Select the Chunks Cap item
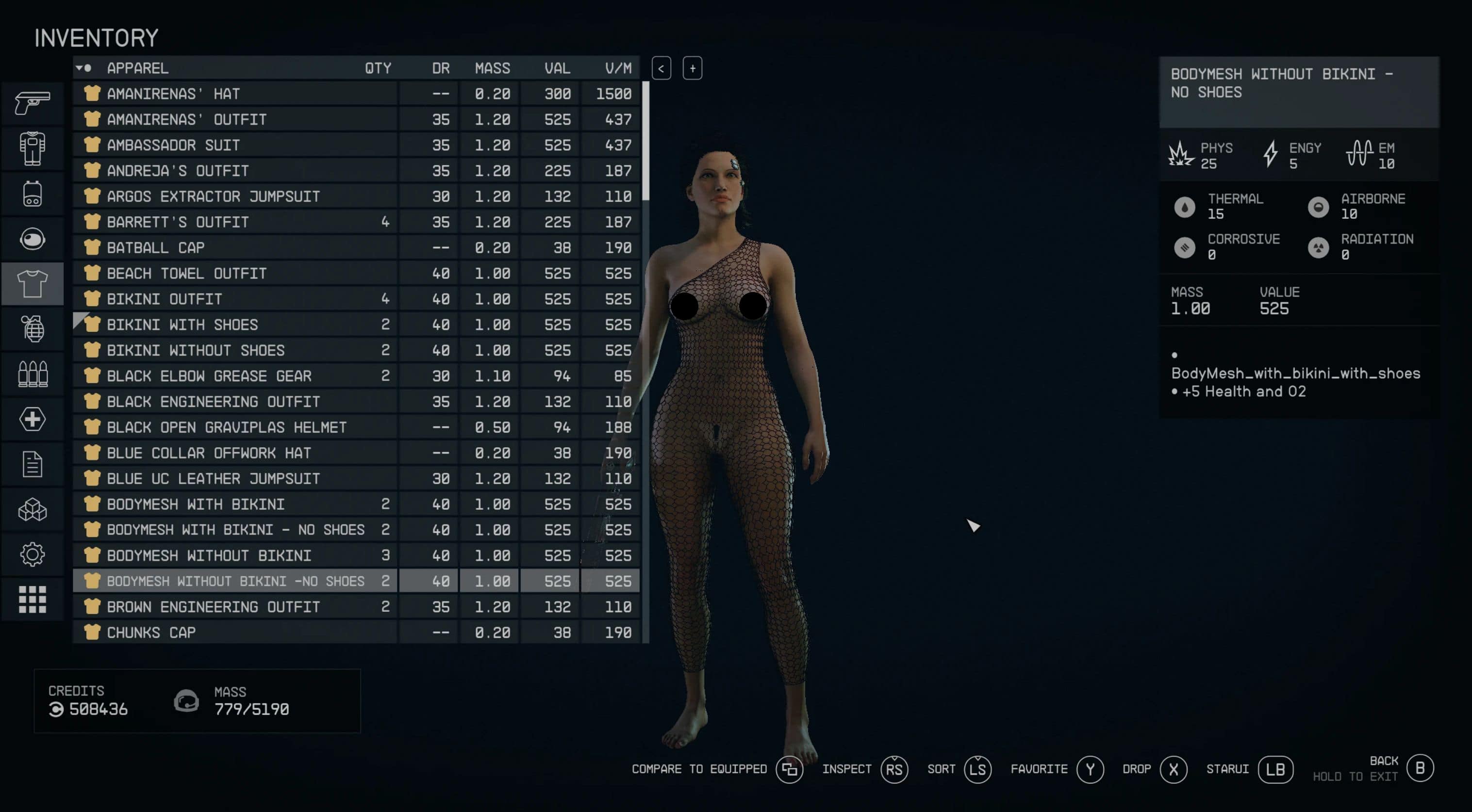The width and height of the screenshot is (1472, 812). (234, 632)
